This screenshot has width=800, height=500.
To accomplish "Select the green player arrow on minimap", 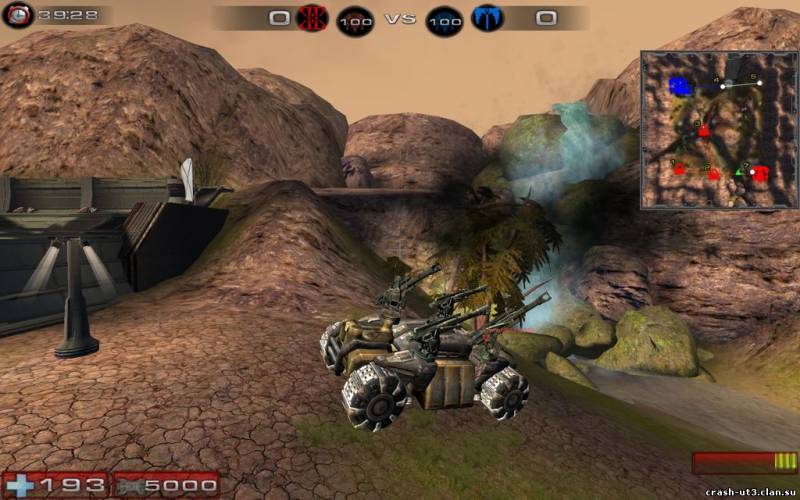I will [740, 172].
